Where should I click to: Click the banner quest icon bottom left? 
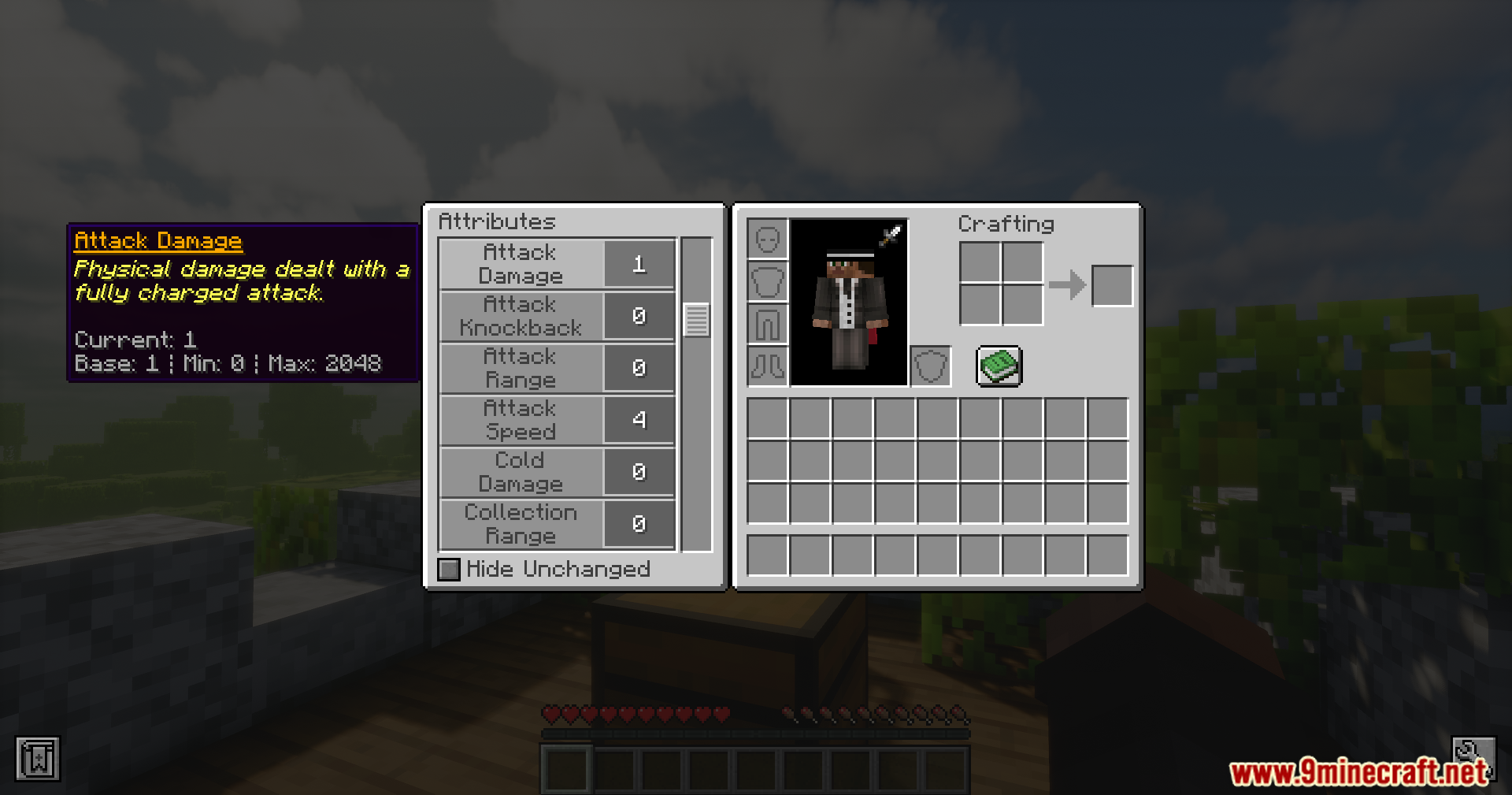coord(39,758)
